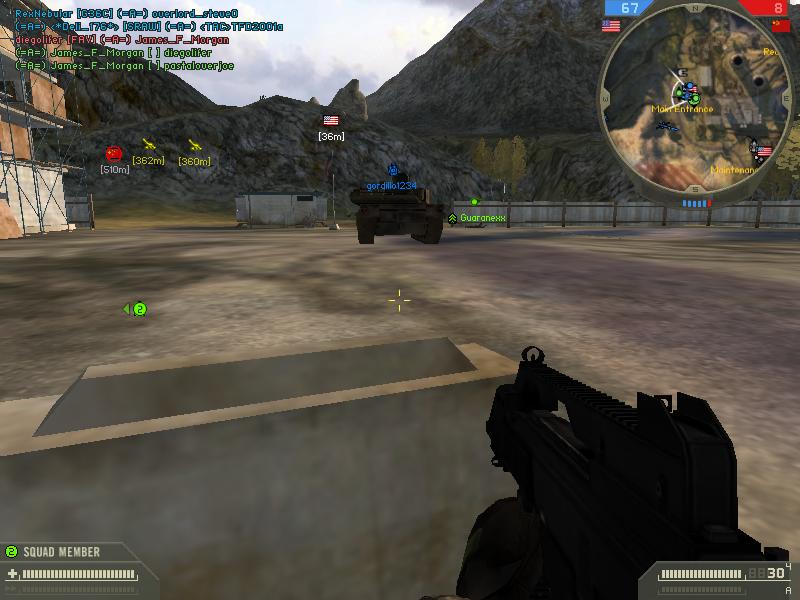The image size is (800, 600).
Task: Click the China team flag beside ticket count
Action: tap(780, 26)
